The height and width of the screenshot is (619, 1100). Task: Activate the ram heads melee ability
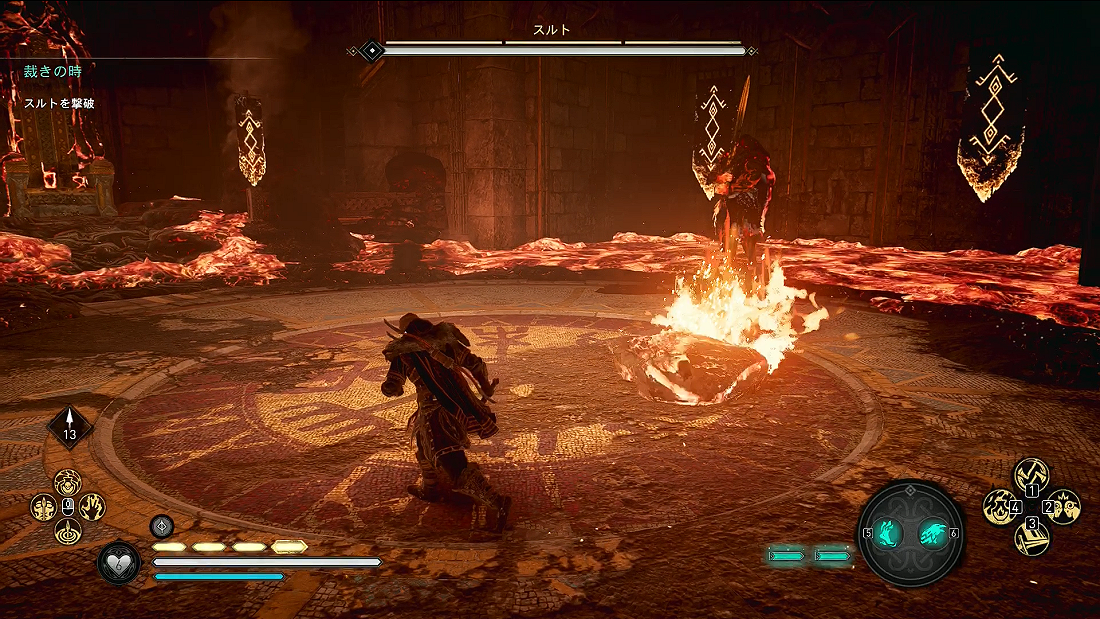pos(1063,507)
